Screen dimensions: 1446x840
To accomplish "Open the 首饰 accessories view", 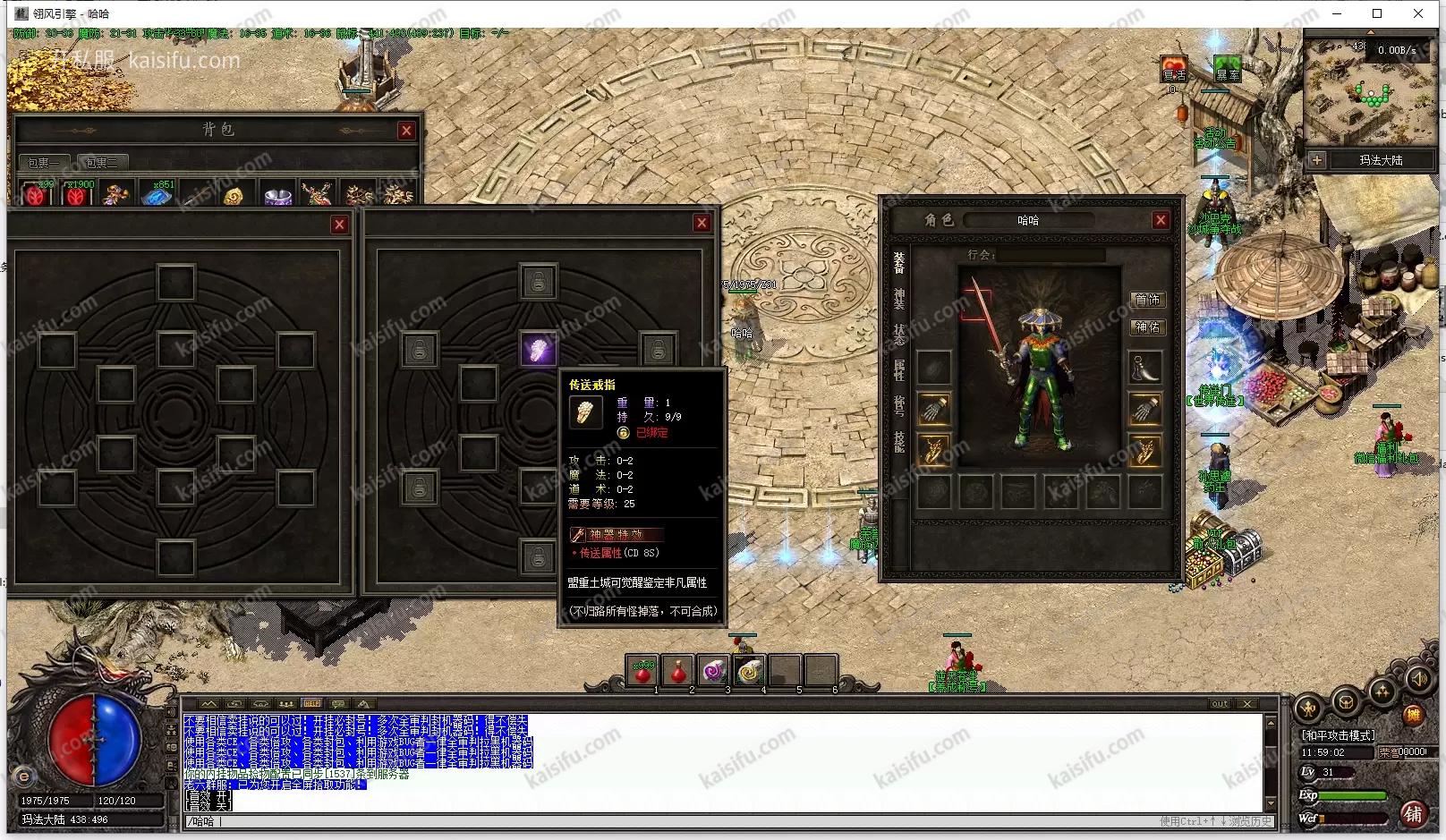I will point(1147,300).
